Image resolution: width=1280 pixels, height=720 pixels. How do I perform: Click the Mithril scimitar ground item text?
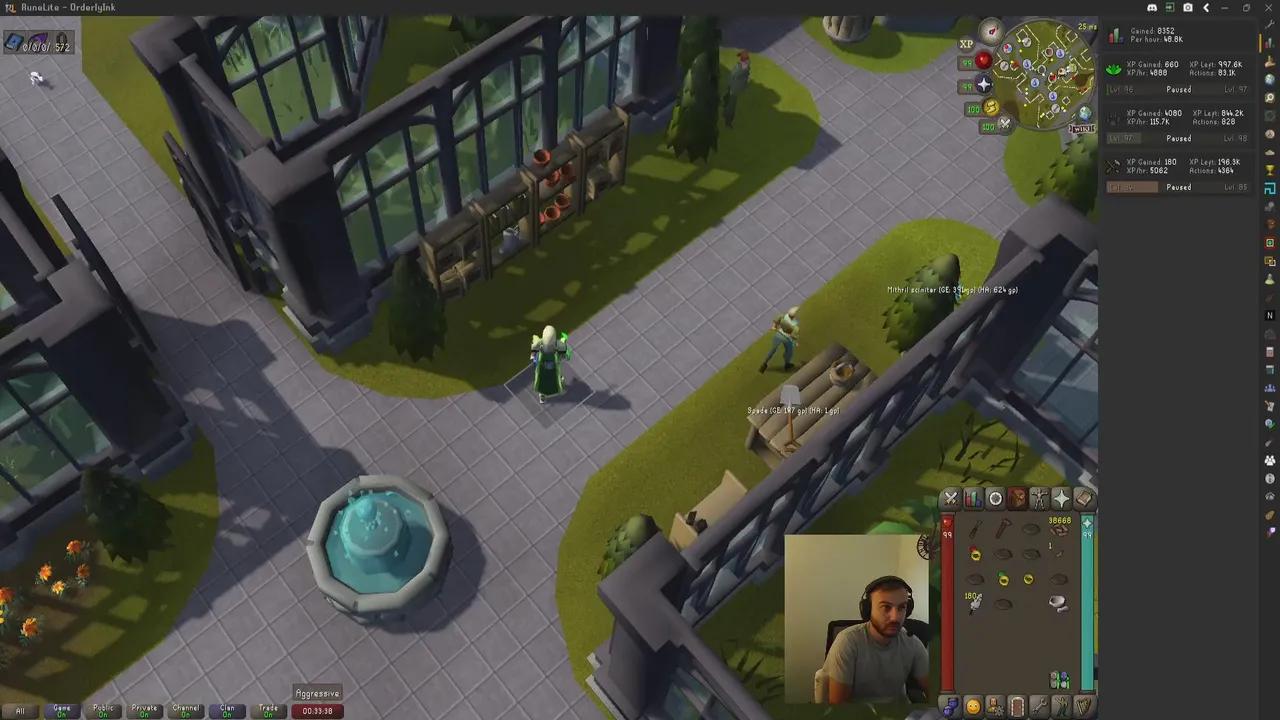(952, 290)
